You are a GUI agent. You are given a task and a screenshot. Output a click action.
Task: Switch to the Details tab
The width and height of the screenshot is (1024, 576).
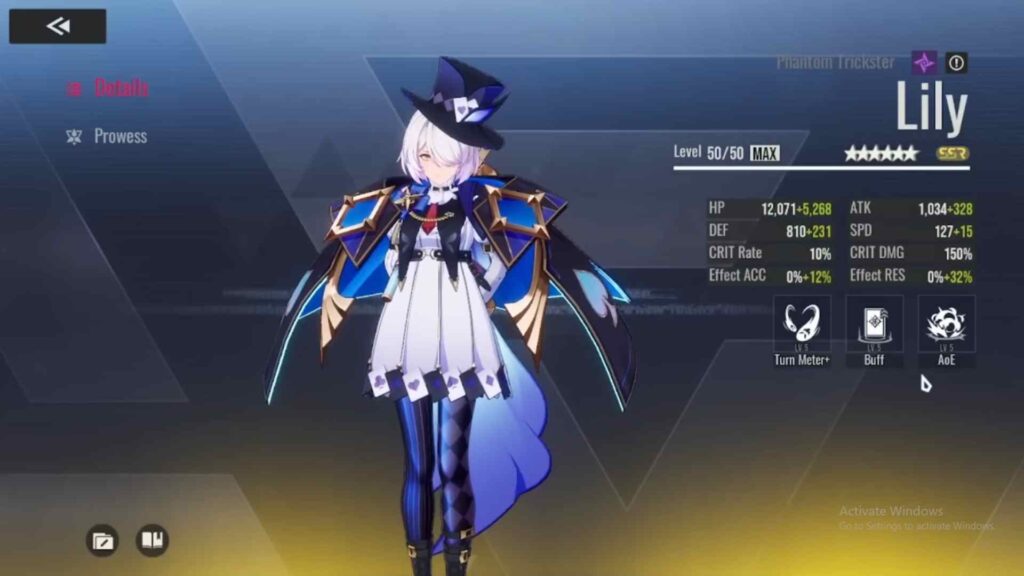109,88
